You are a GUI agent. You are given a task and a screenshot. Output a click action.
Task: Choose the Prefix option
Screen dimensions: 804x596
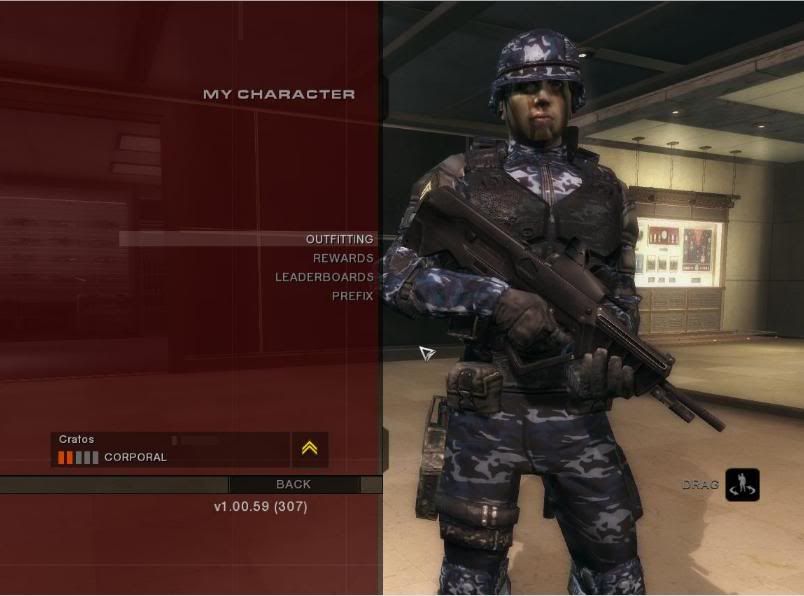[352, 296]
